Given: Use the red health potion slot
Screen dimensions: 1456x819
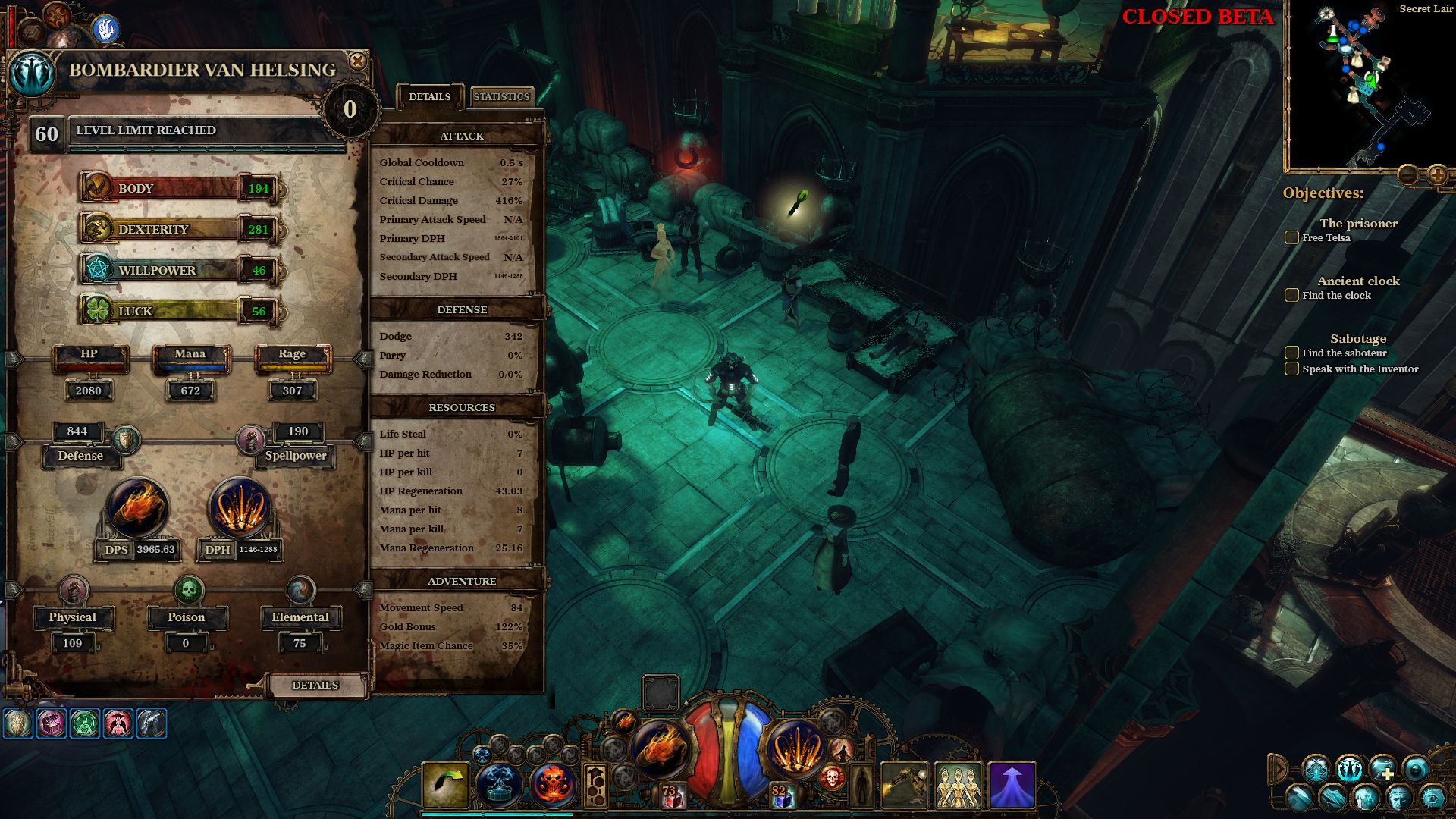Looking at the screenshot, I should [x=670, y=795].
